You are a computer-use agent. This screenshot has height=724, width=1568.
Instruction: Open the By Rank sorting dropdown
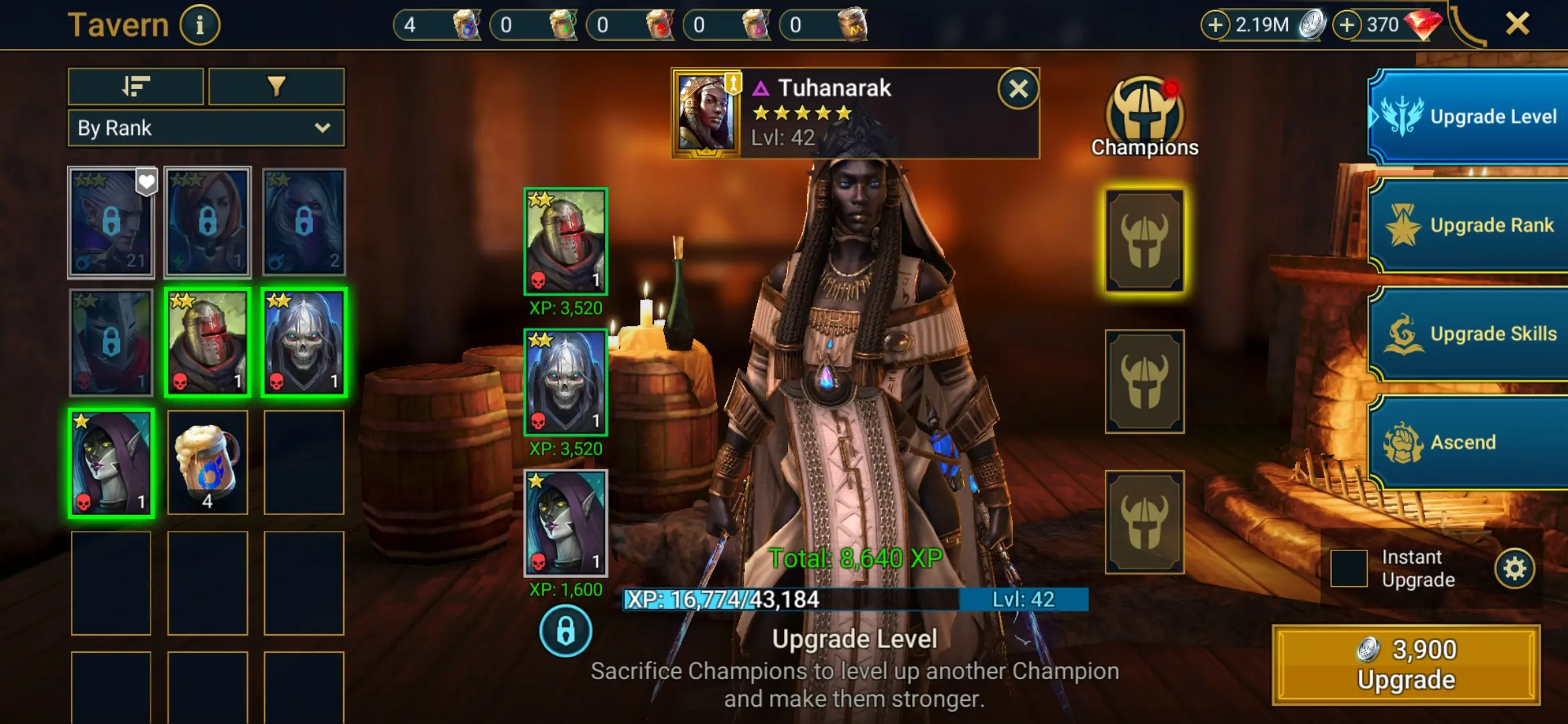(205, 128)
